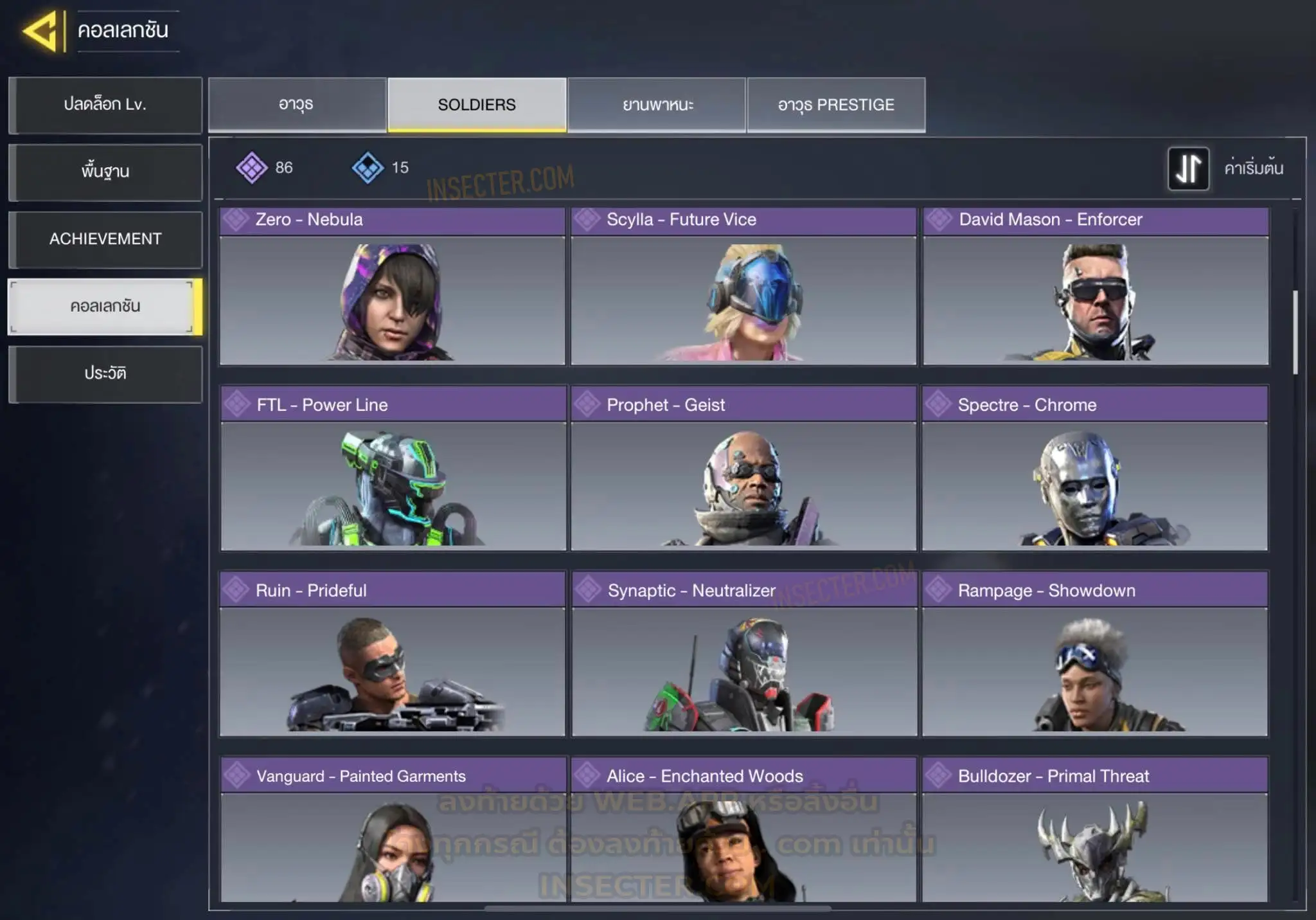The height and width of the screenshot is (920, 1316).
Task: Select the Zero - Nebula soldier
Action: [392, 287]
